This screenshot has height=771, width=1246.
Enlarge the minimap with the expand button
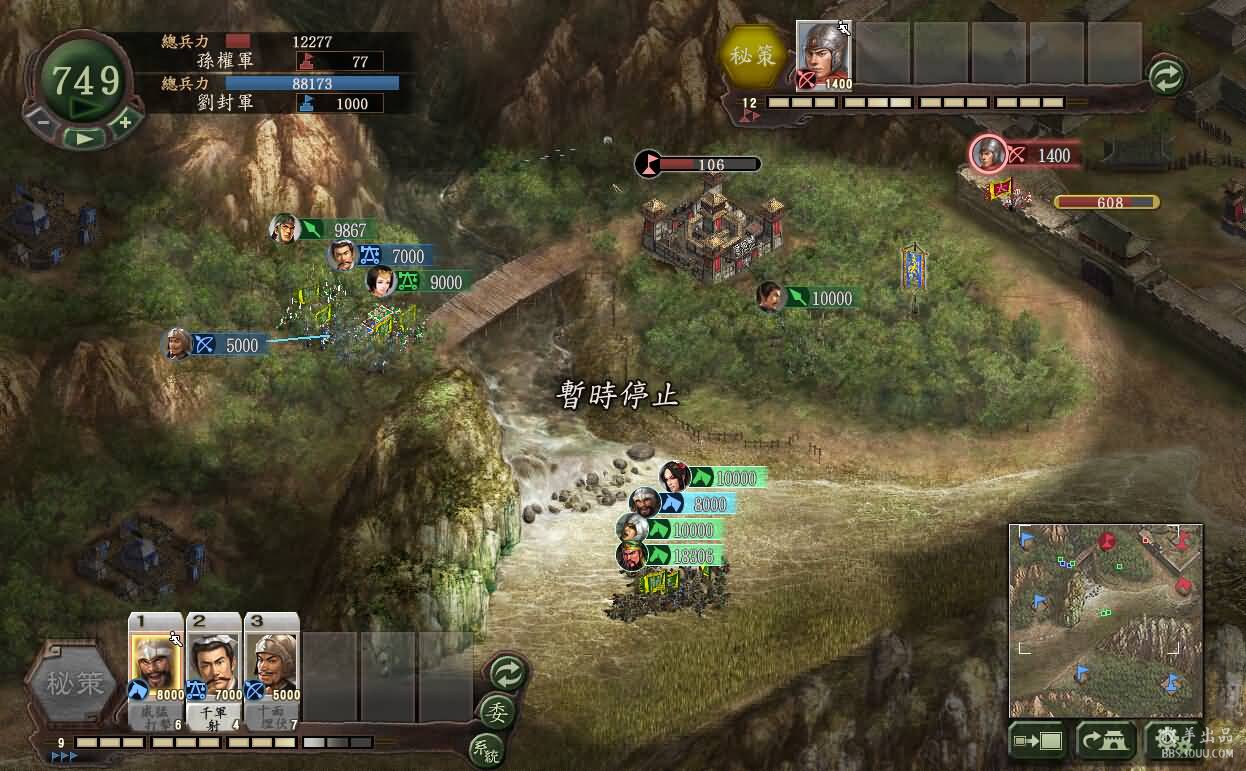(1036, 741)
